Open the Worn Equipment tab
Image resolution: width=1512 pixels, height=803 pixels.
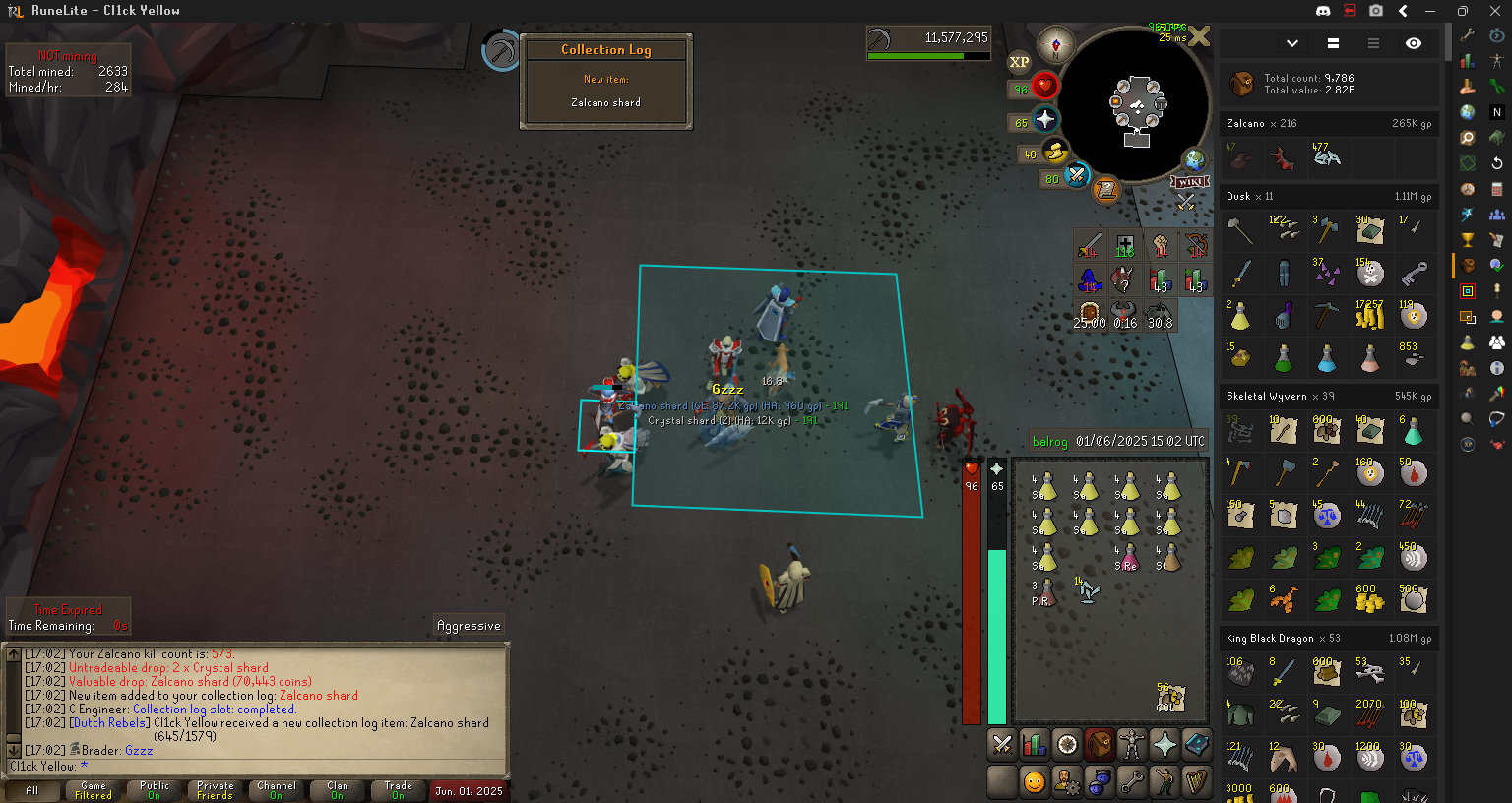1132,745
